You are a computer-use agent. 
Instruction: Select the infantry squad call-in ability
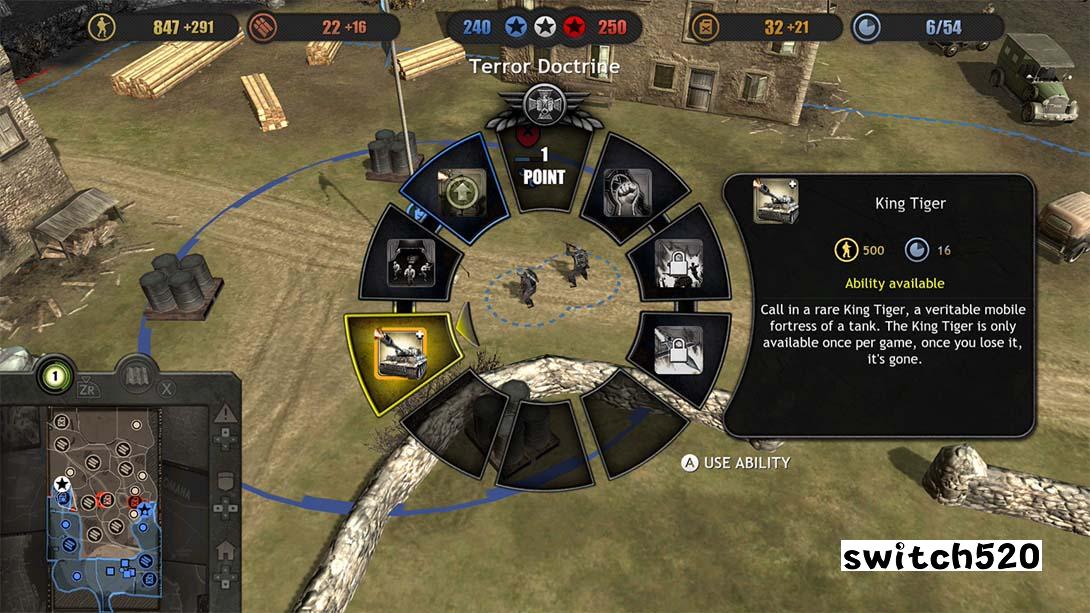pos(408,263)
